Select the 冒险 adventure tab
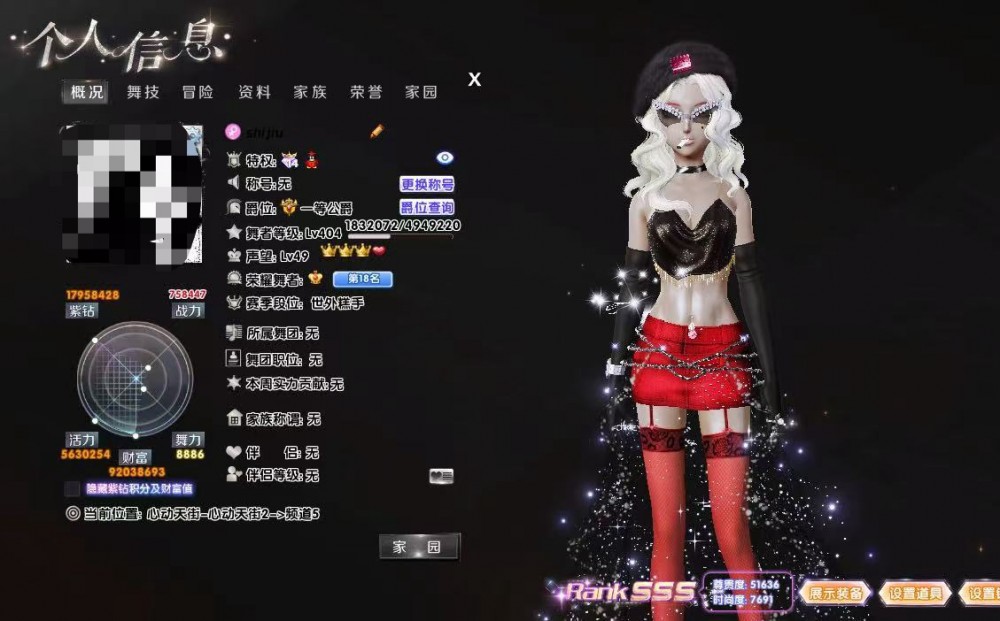This screenshot has width=1000, height=621. click(198, 93)
